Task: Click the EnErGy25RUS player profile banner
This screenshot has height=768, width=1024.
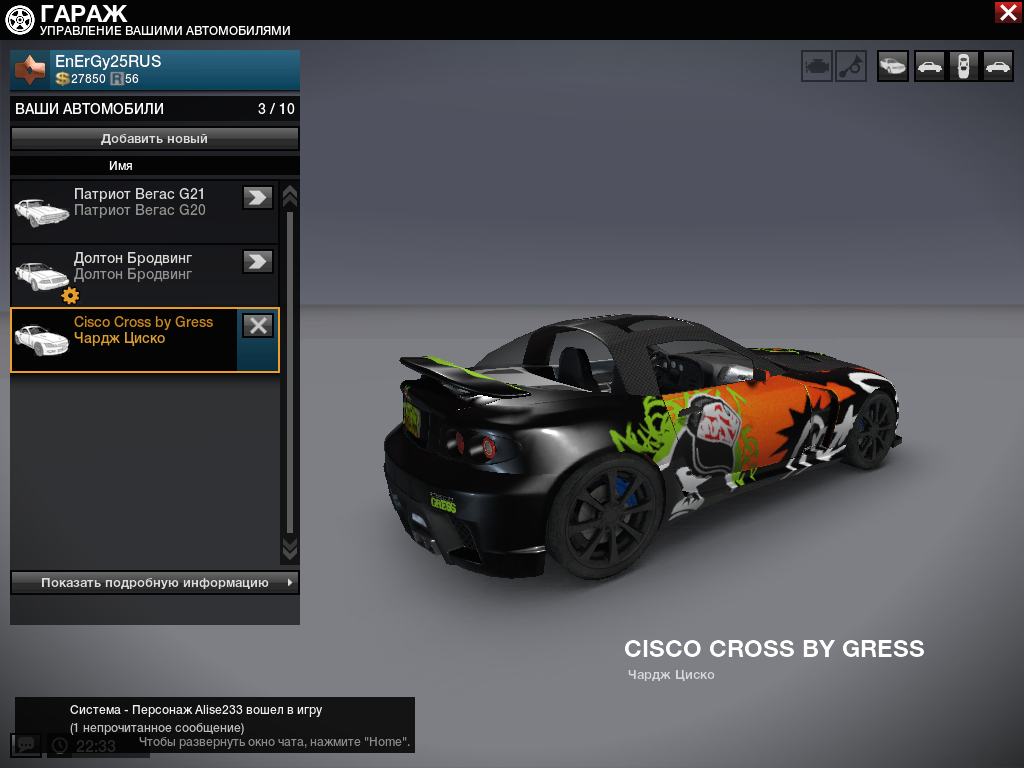Action: (x=155, y=70)
